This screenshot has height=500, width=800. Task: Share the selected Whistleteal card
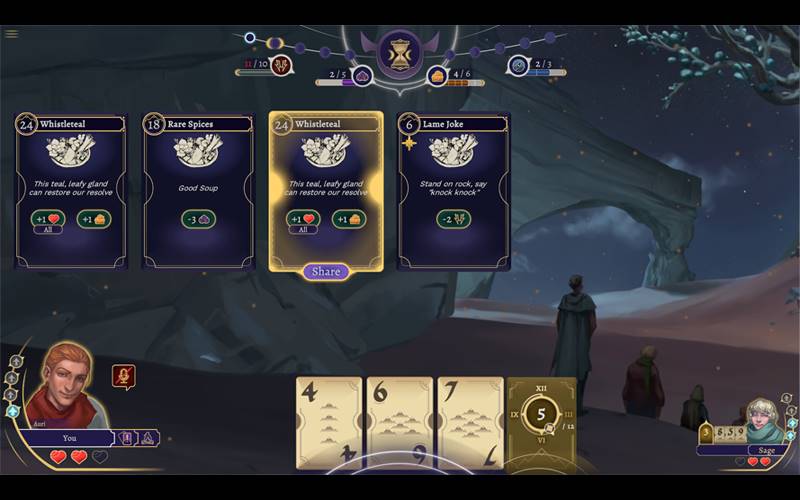coord(326,271)
